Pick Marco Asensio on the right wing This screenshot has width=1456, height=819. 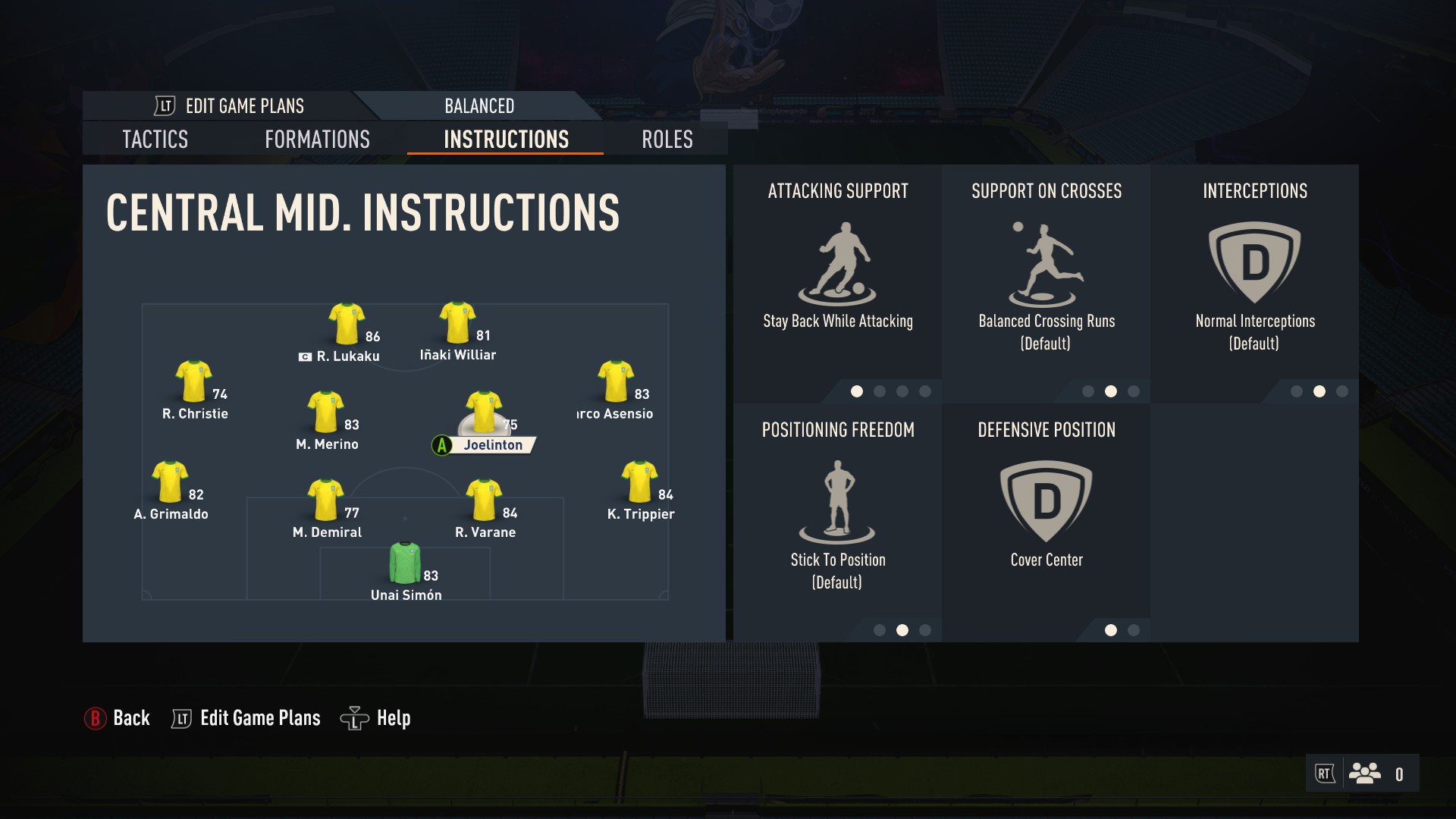tap(615, 381)
